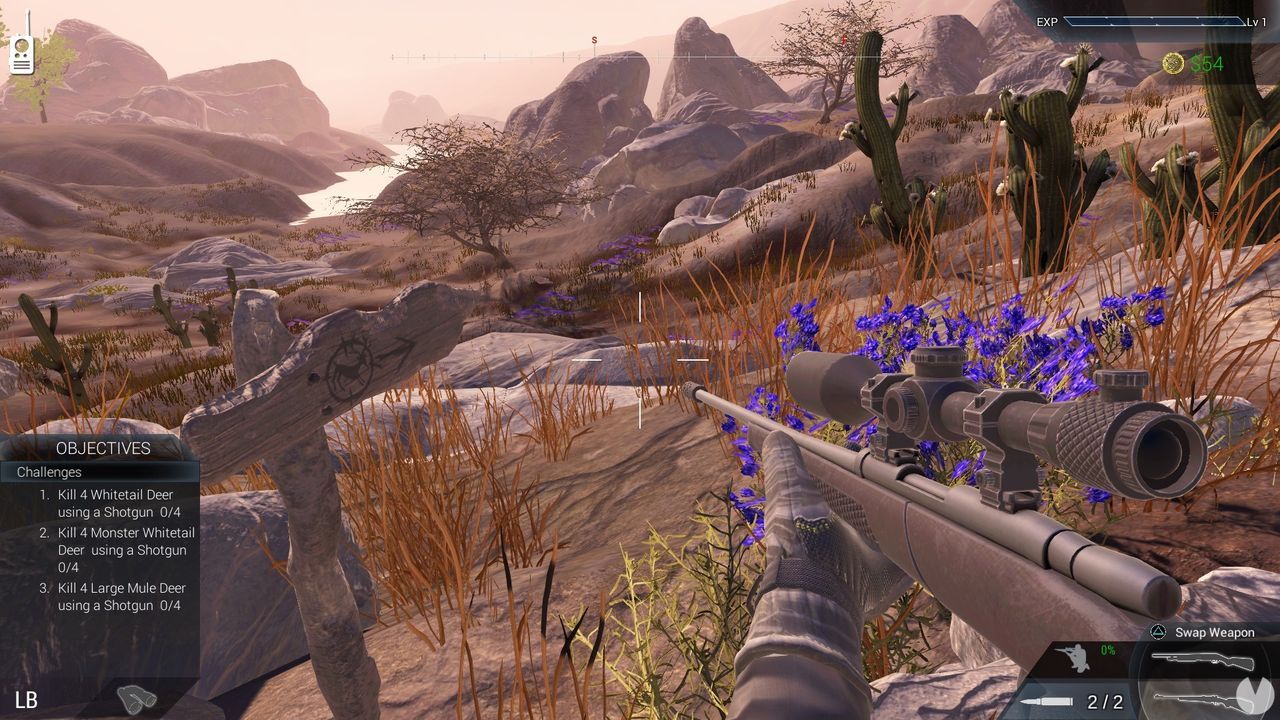This screenshot has width=1280, height=720.
Task: Select the Kill 4 Whitetail Deer objective
Action: click(115, 503)
